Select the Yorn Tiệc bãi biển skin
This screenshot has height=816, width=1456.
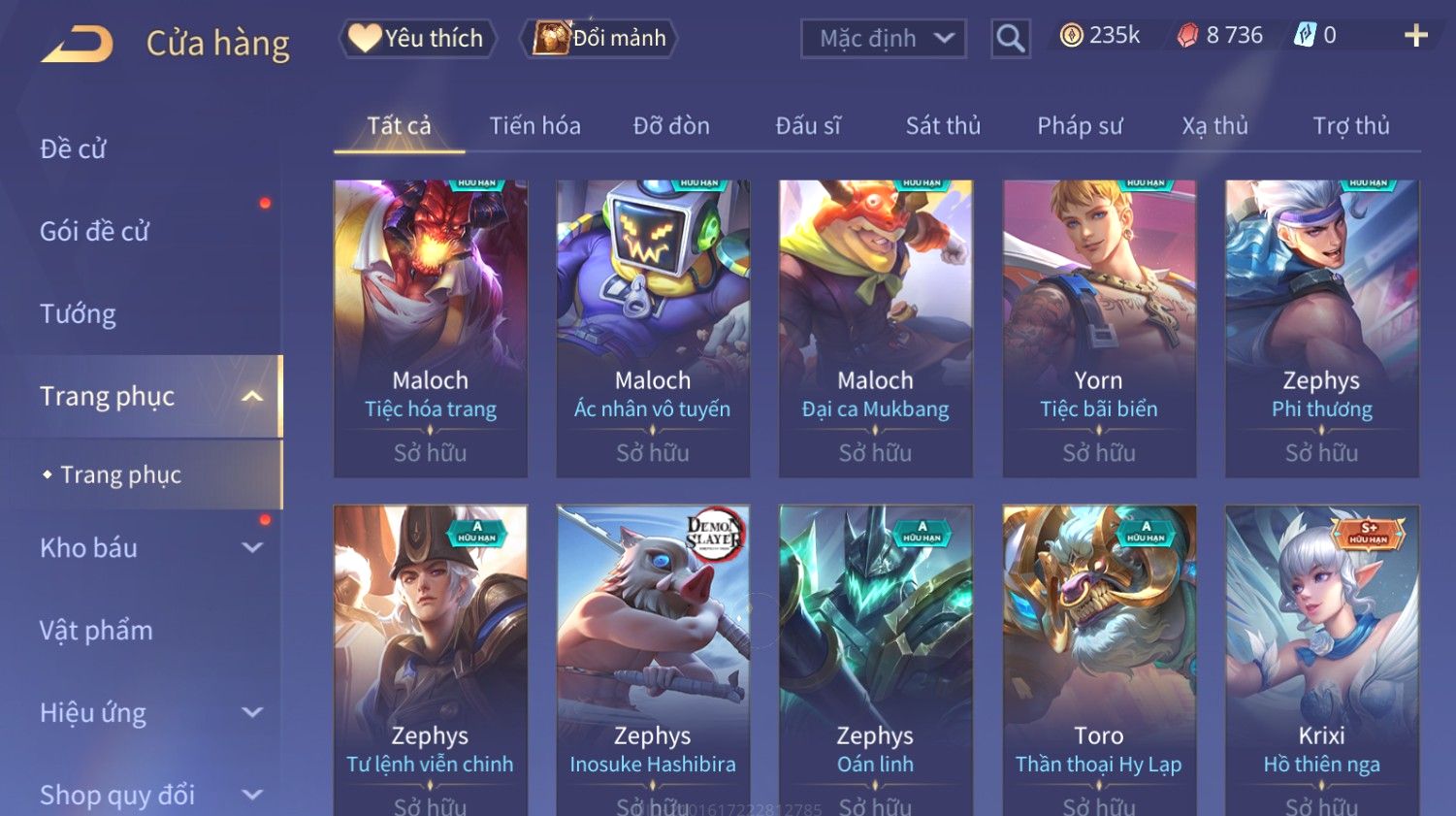pyautogui.click(x=1099, y=328)
